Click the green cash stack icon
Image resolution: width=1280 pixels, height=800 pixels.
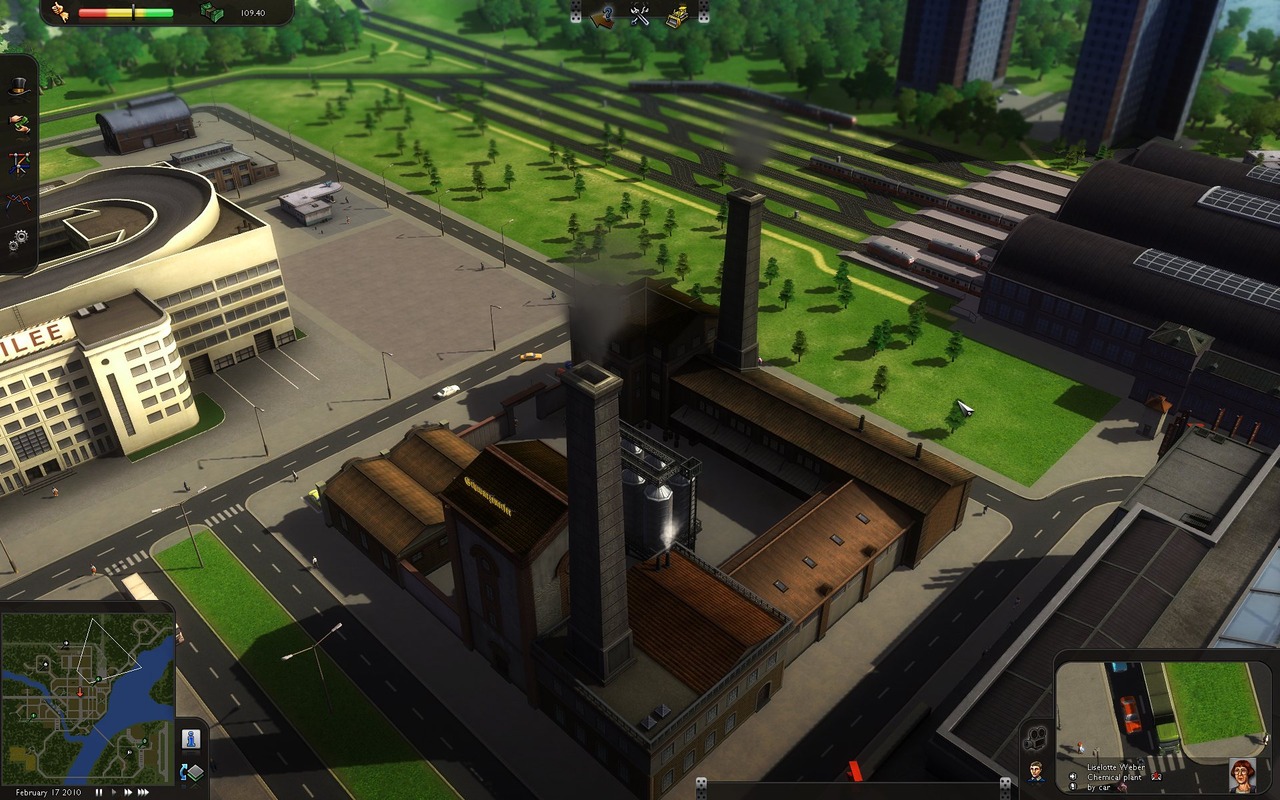click(209, 12)
